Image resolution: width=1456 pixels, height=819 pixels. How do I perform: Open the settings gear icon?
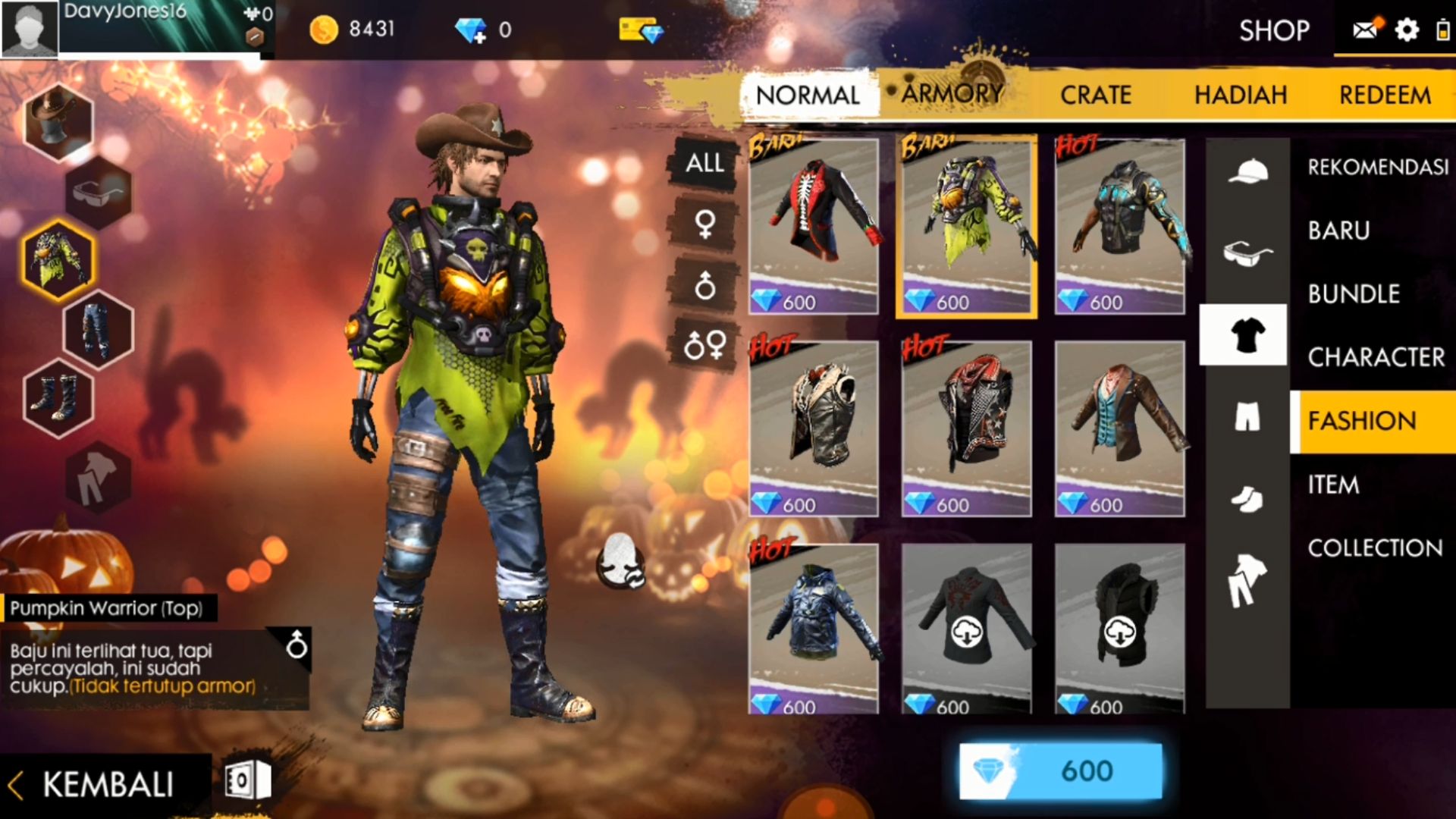pyautogui.click(x=1407, y=30)
